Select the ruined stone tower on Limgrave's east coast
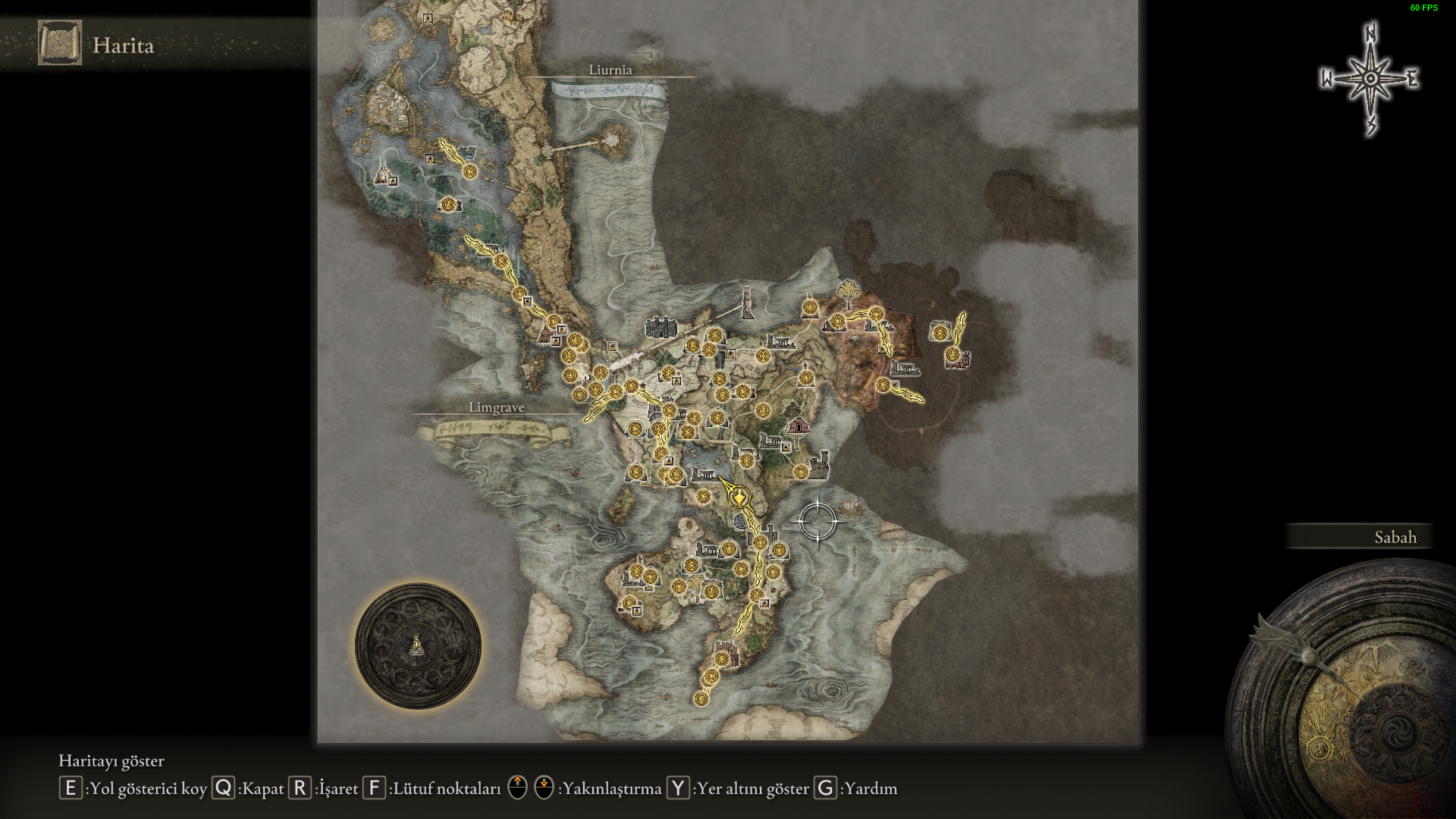The width and height of the screenshot is (1456, 819). click(819, 464)
